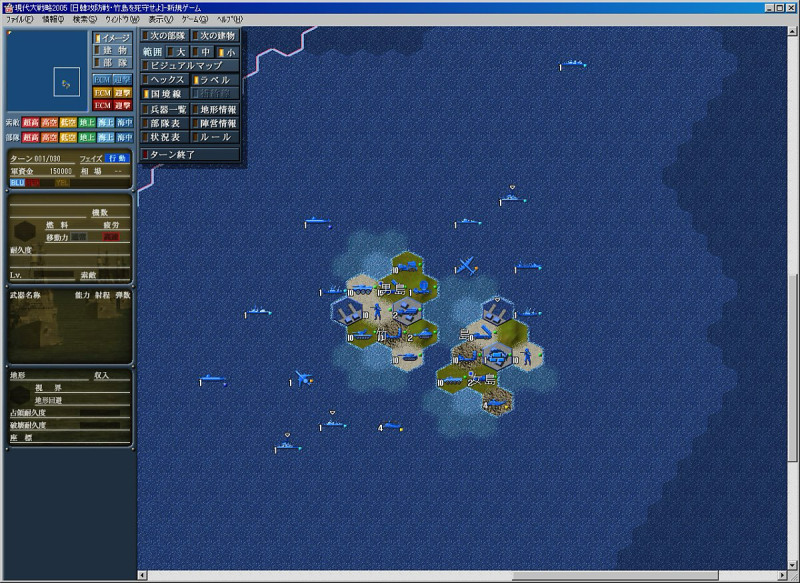
Task: Set map range to small (小)
Action: pos(229,51)
